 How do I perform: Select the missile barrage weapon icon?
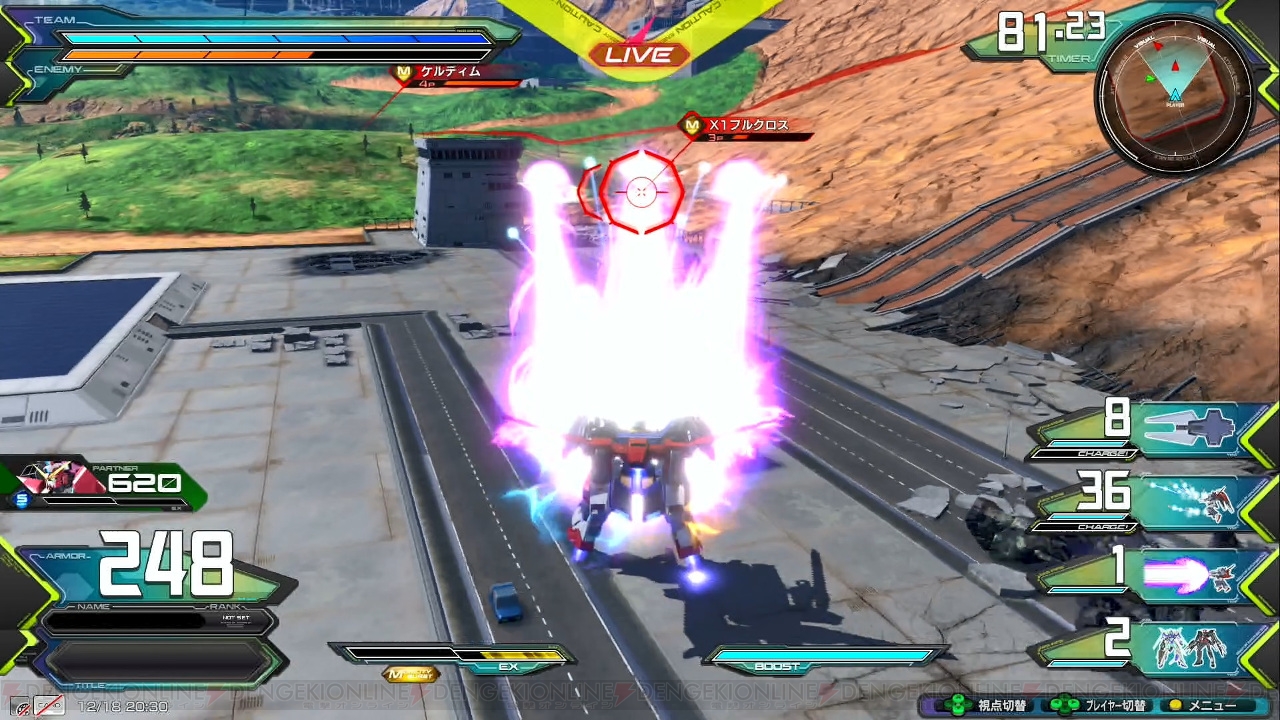(x=1190, y=501)
